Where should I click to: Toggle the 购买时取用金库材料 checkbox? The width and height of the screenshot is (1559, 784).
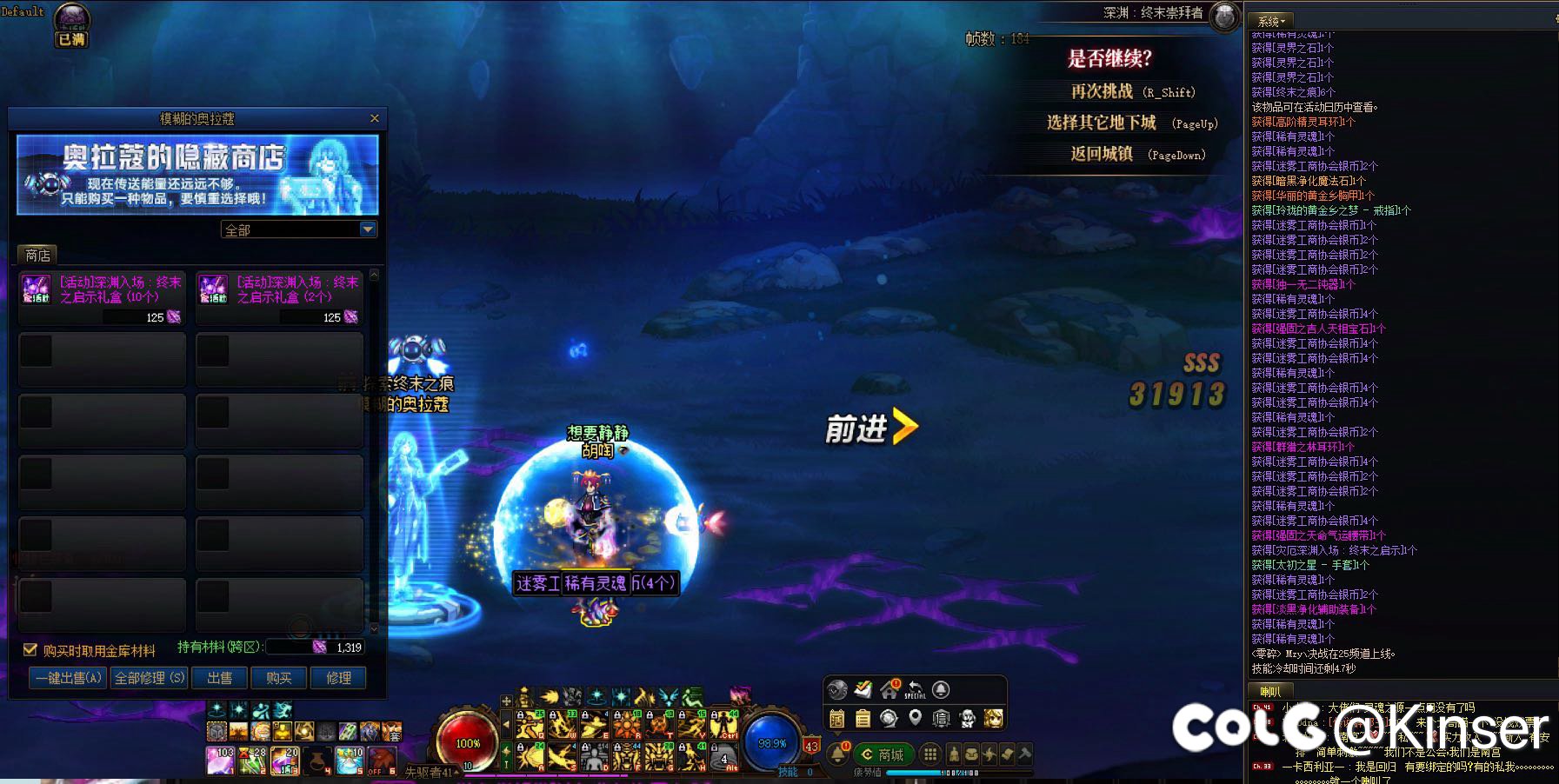[30, 649]
